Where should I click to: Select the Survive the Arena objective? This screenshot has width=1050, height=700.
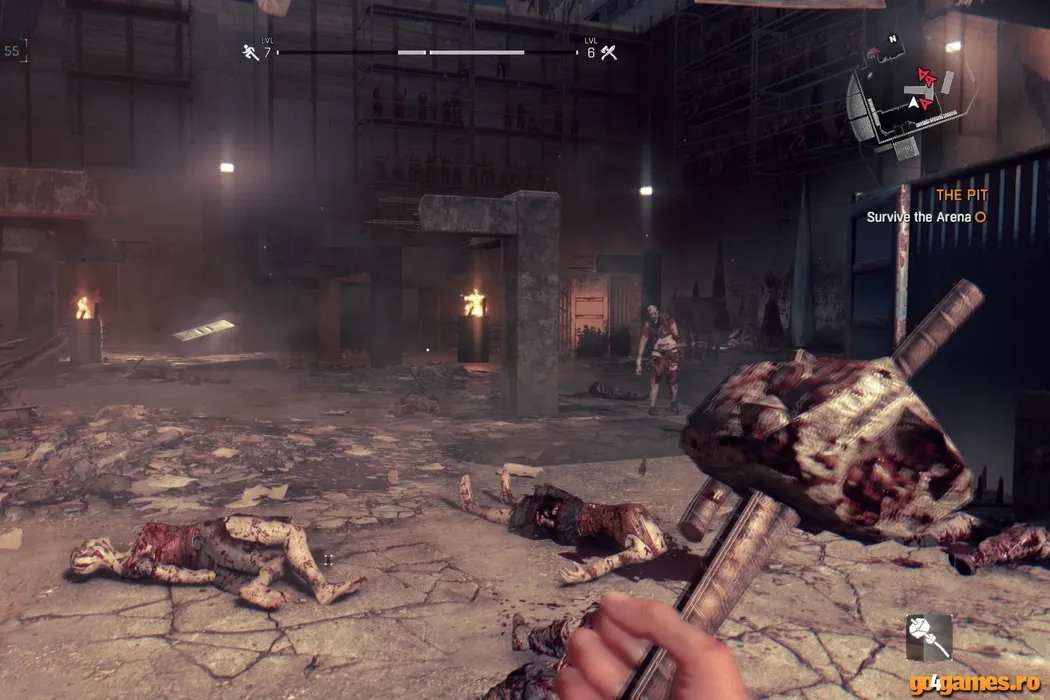919,216
